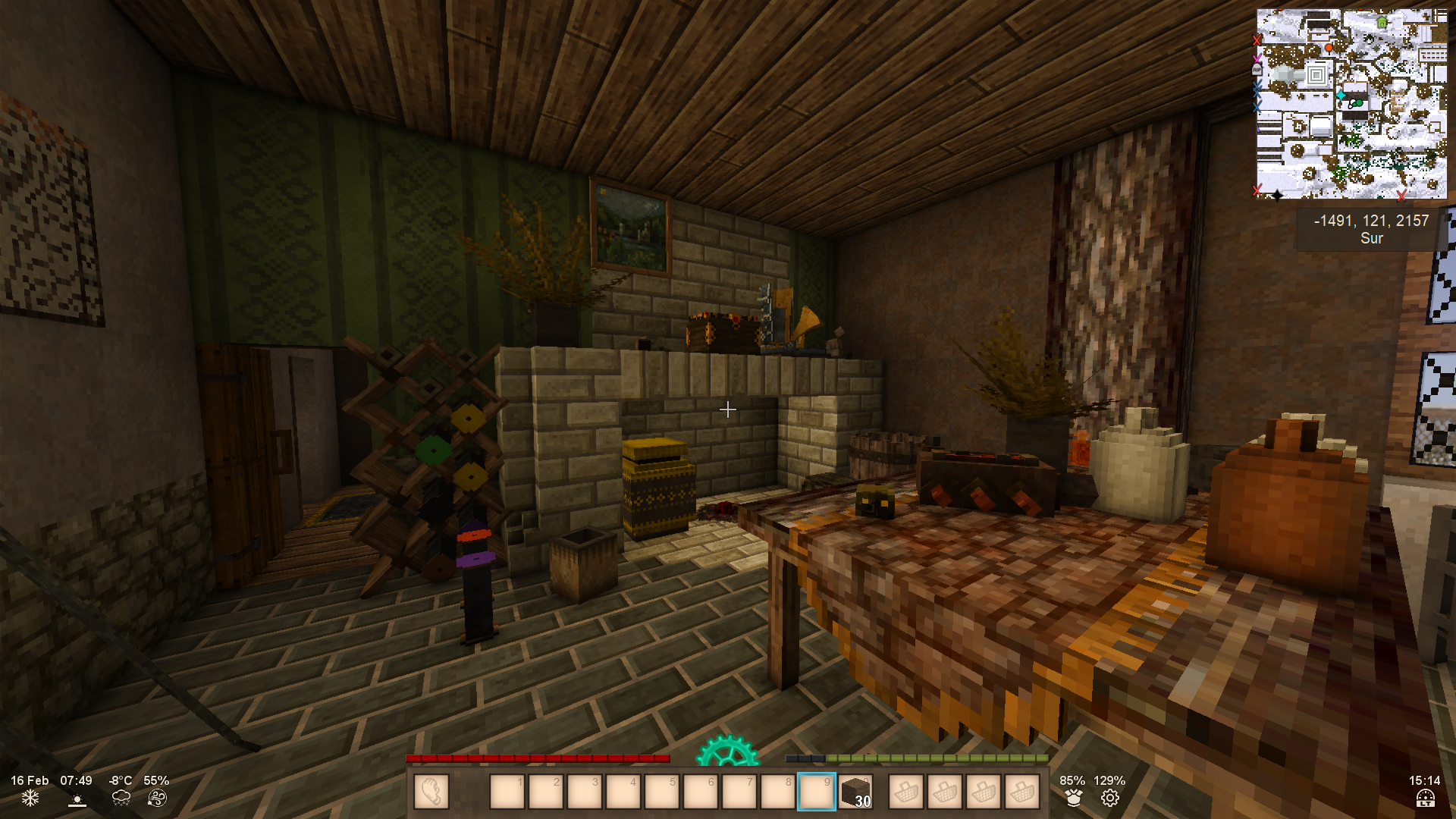Select the highlighted hotbar slot 9
This screenshot has height=819, width=1456.
(816, 792)
